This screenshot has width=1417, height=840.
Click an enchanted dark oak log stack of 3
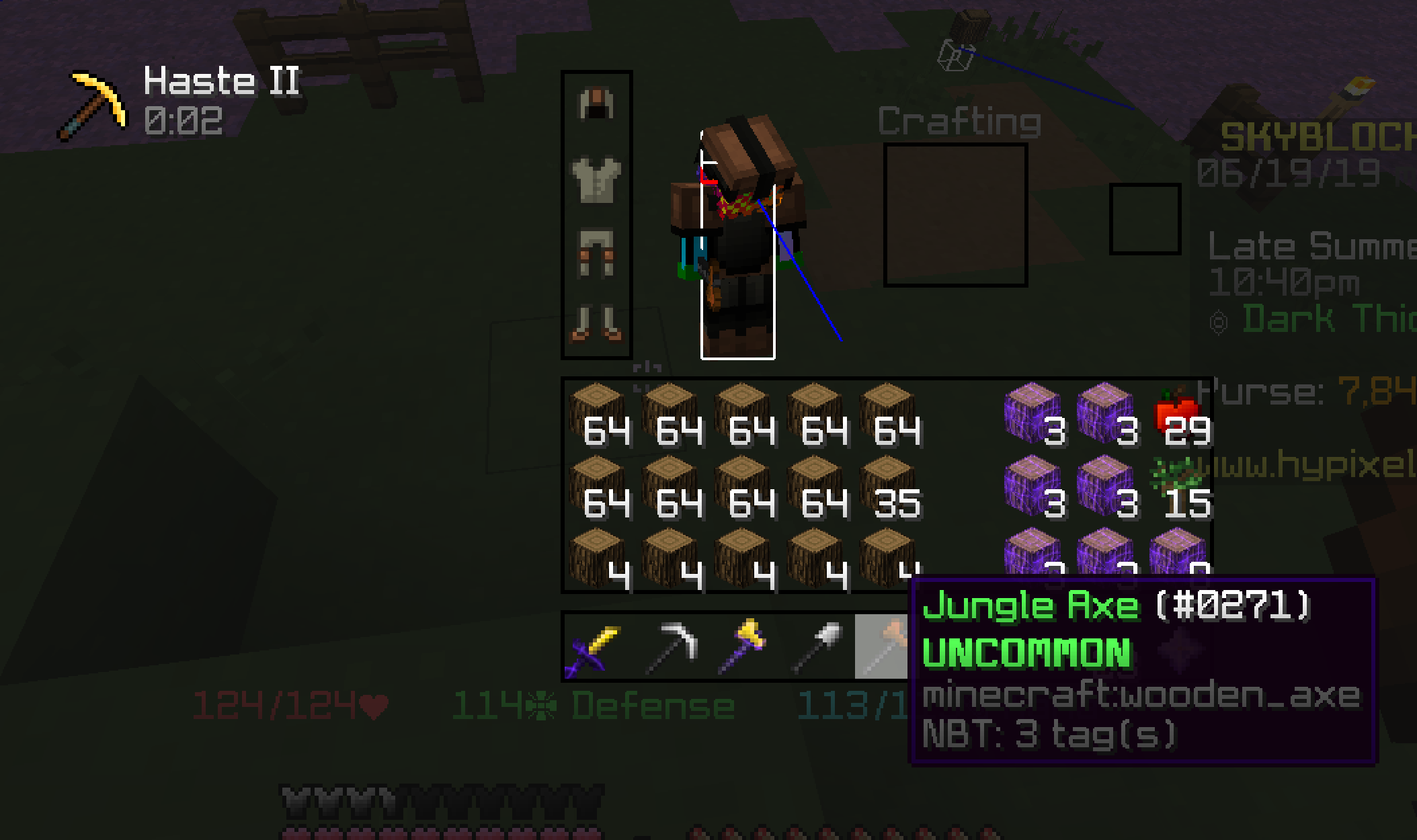(1034, 413)
